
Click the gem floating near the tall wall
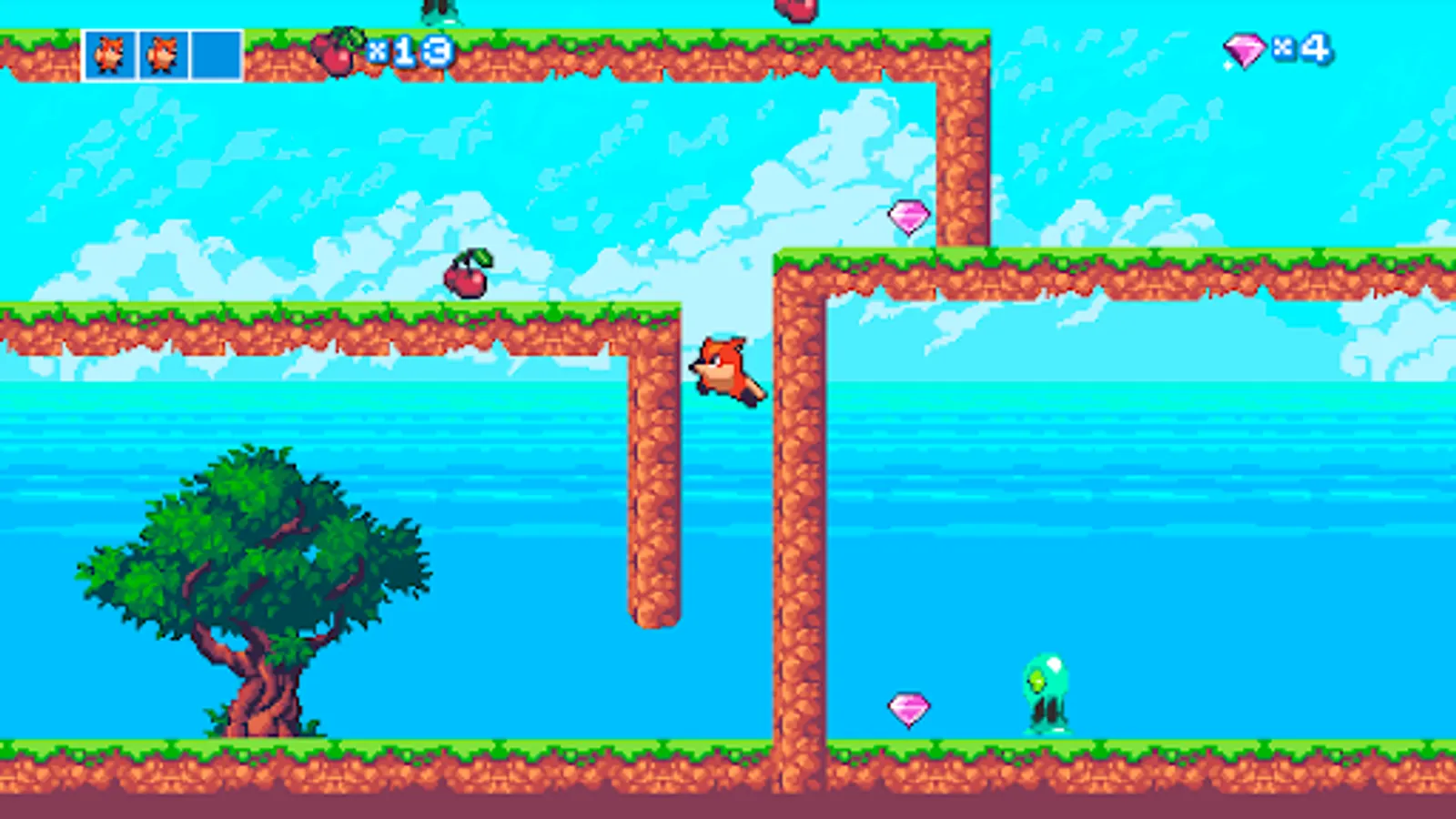[909, 217]
